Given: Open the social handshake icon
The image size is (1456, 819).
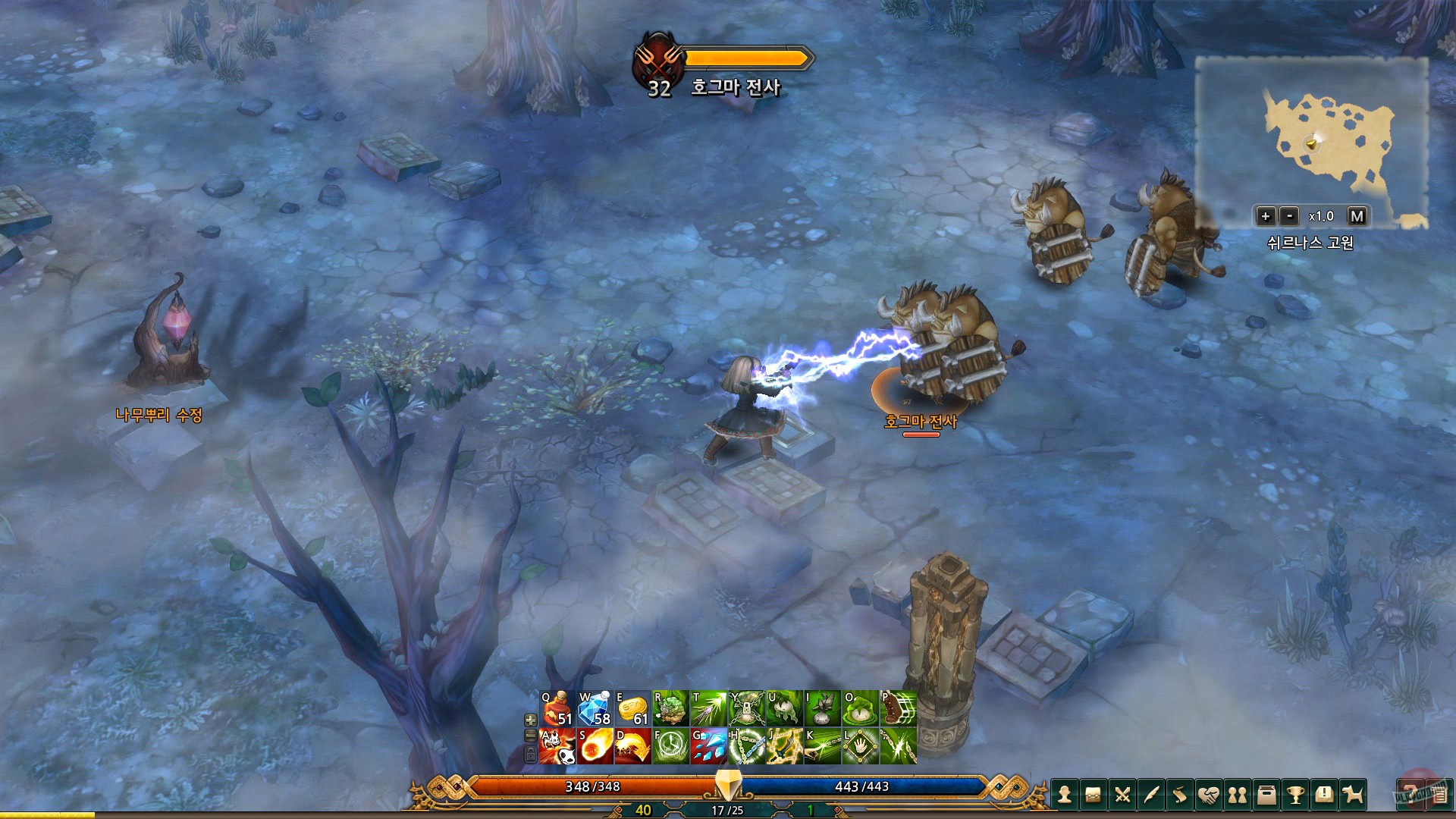Looking at the screenshot, I should click(1210, 794).
